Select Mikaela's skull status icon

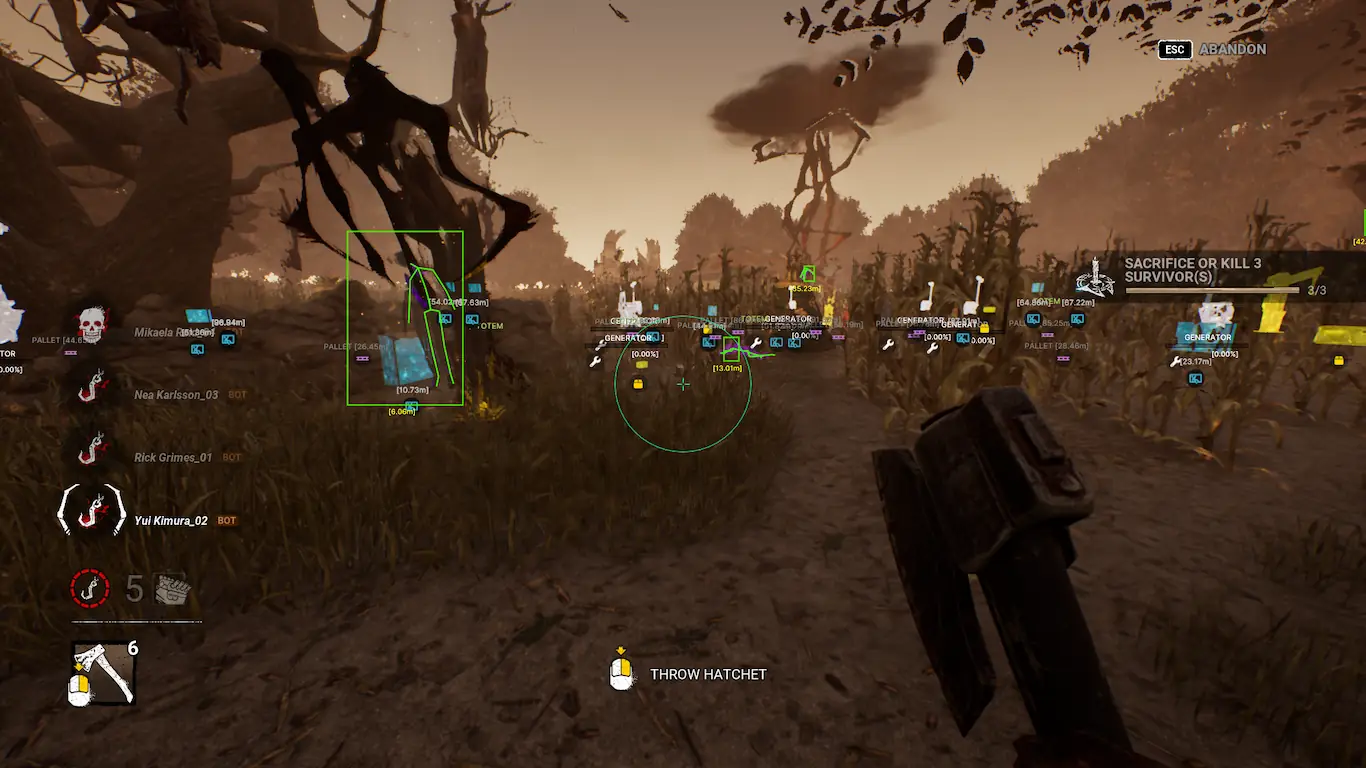tap(91, 323)
